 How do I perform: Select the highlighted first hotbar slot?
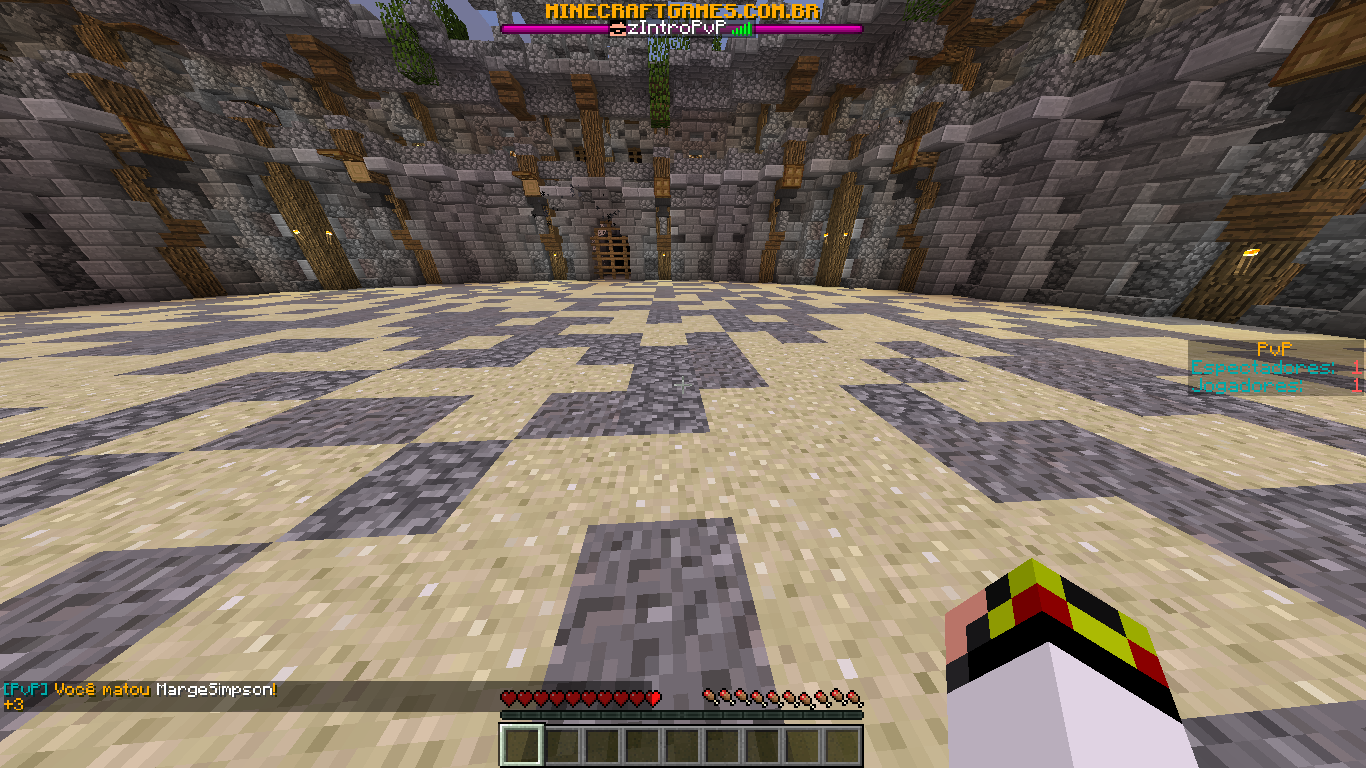tap(521, 745)
